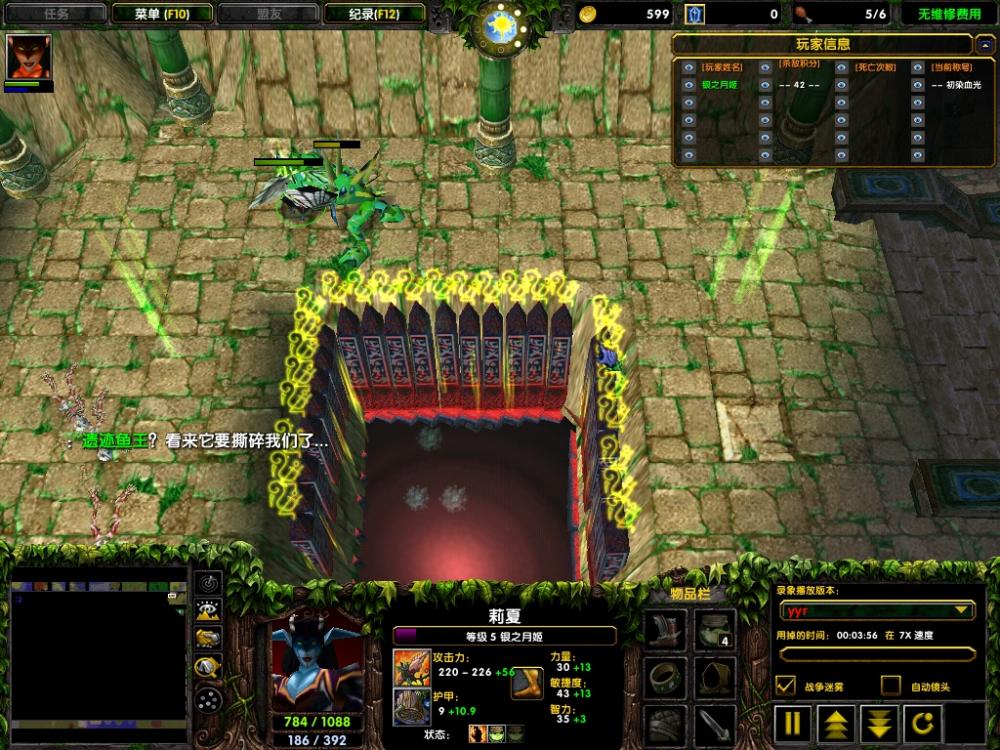
Task: Pause the replay playback
Action: [792, 722]
